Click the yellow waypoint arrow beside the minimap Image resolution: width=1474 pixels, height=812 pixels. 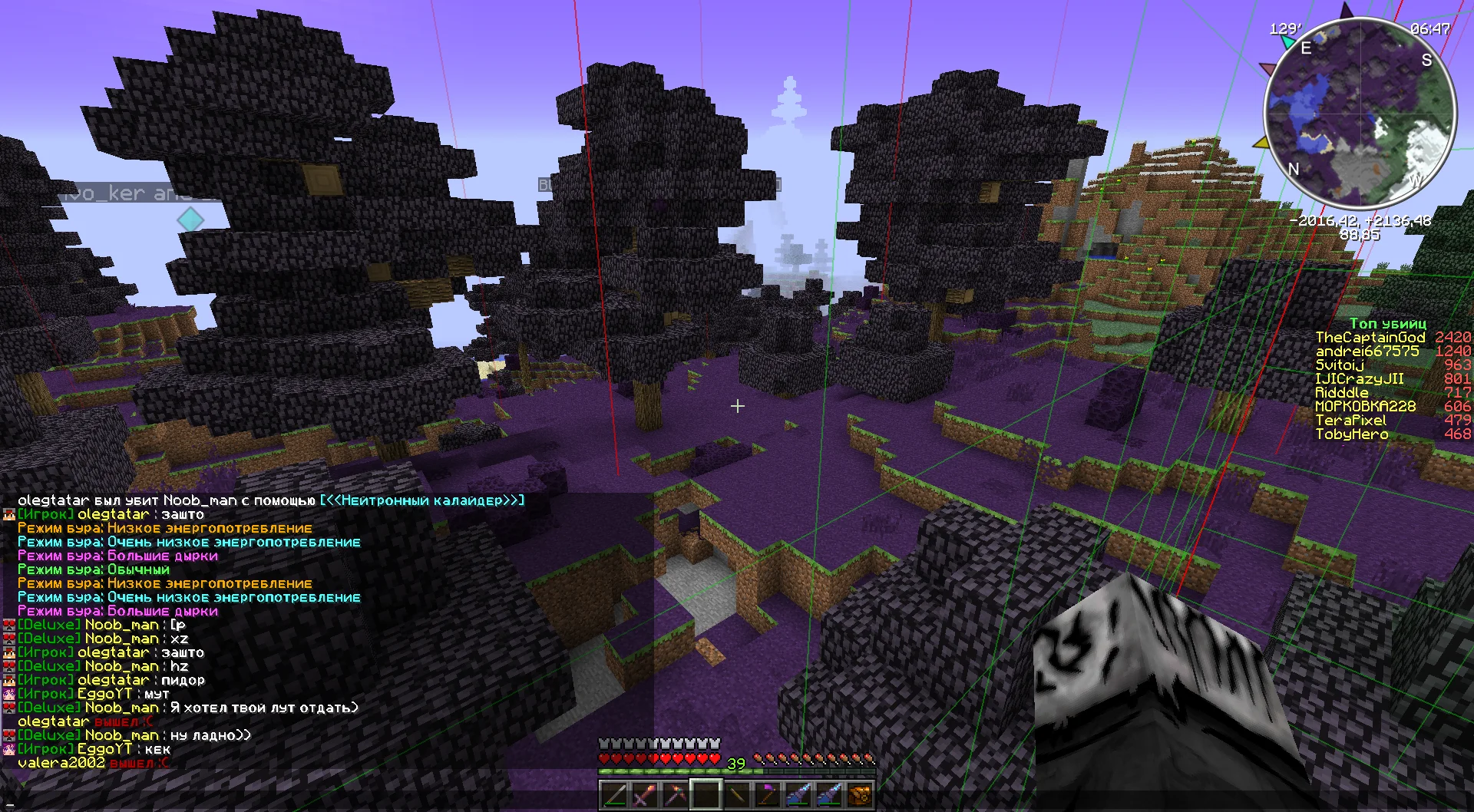pyautogui.click(x=1261, y=143)
